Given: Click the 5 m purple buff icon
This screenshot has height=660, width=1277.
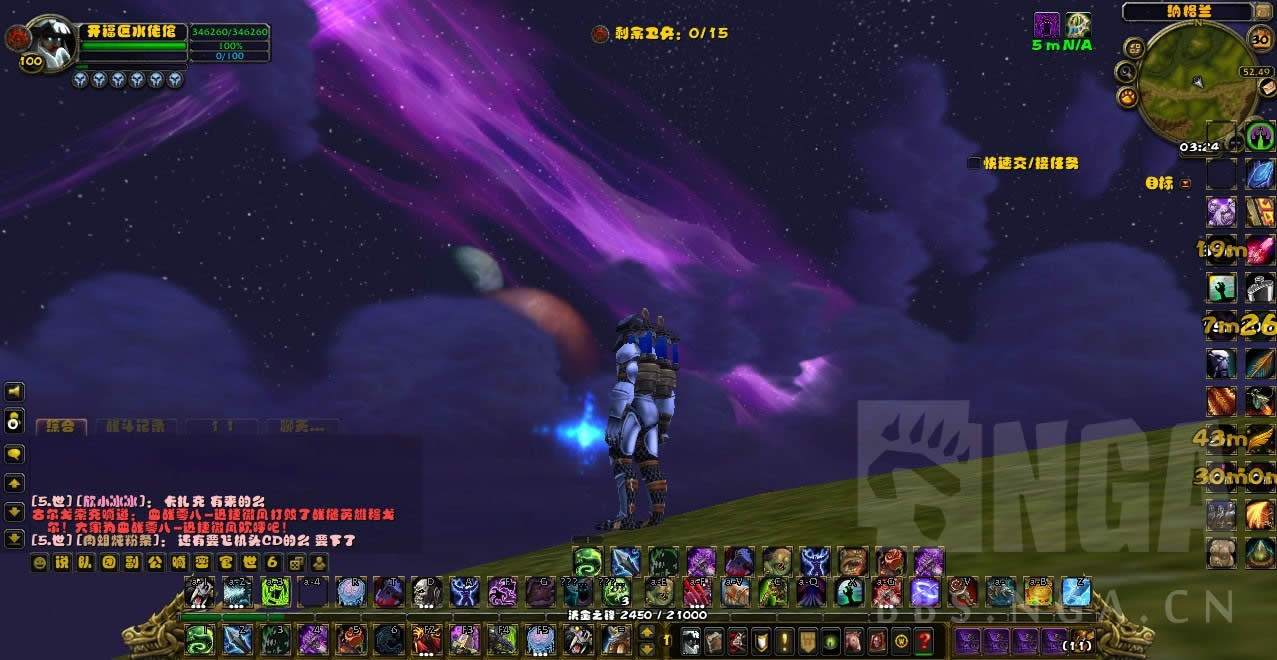Looking at the screenshot, I should pos(1046,25).
